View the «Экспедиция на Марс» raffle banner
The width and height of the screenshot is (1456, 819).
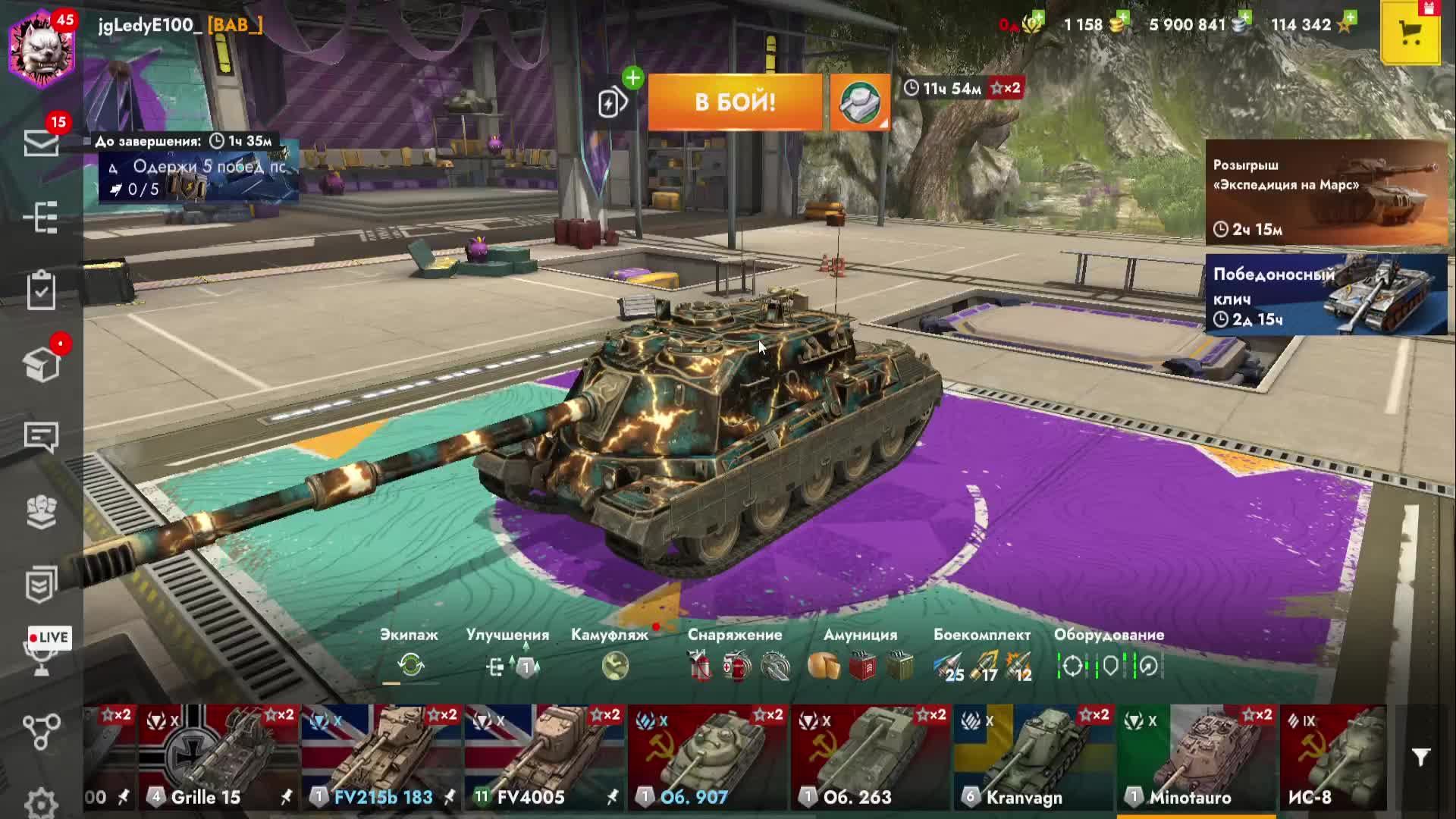(1326, 193)
